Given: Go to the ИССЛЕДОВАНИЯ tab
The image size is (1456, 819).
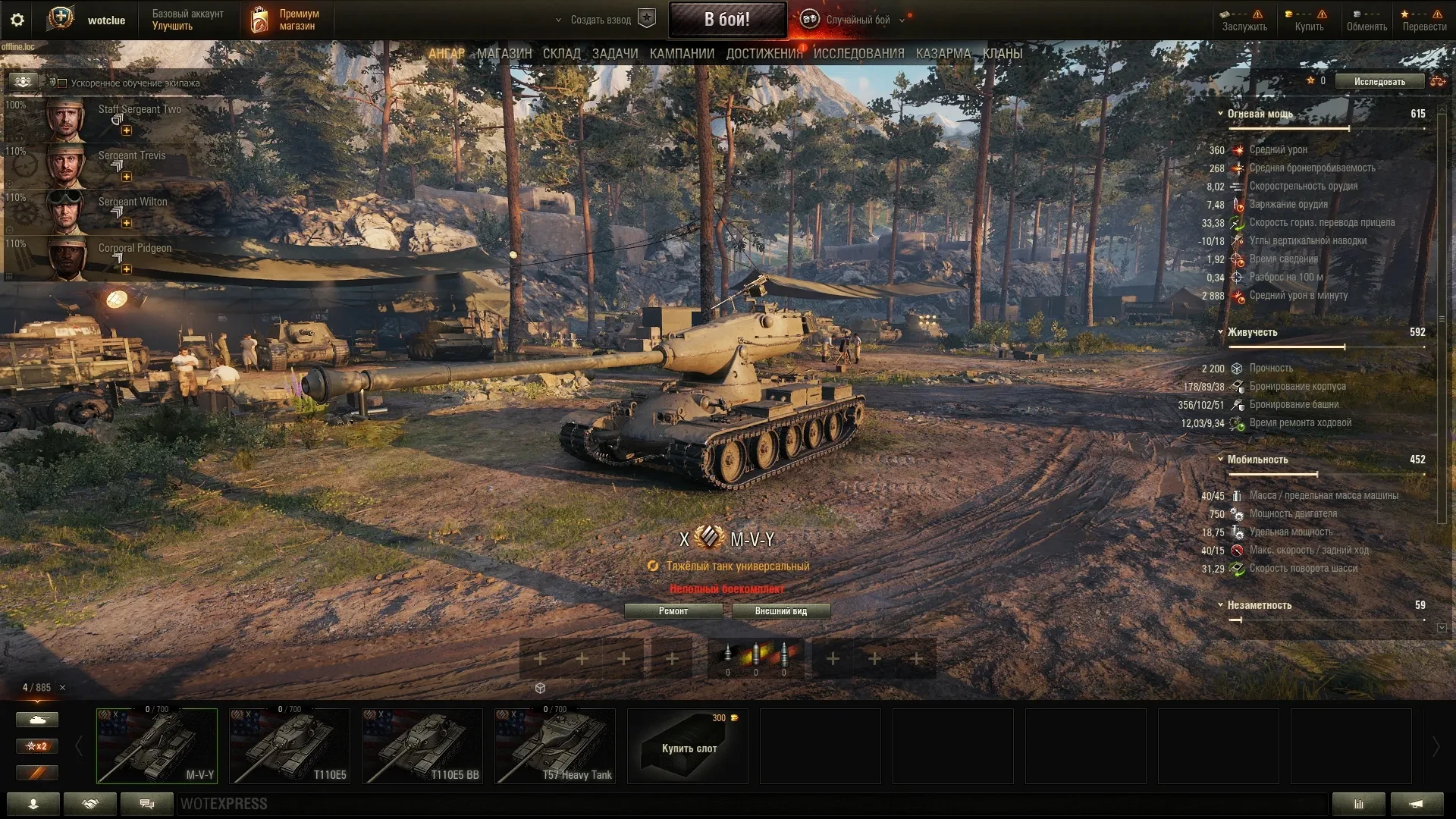Looking at the screenshot, I should tap(858, 54).
